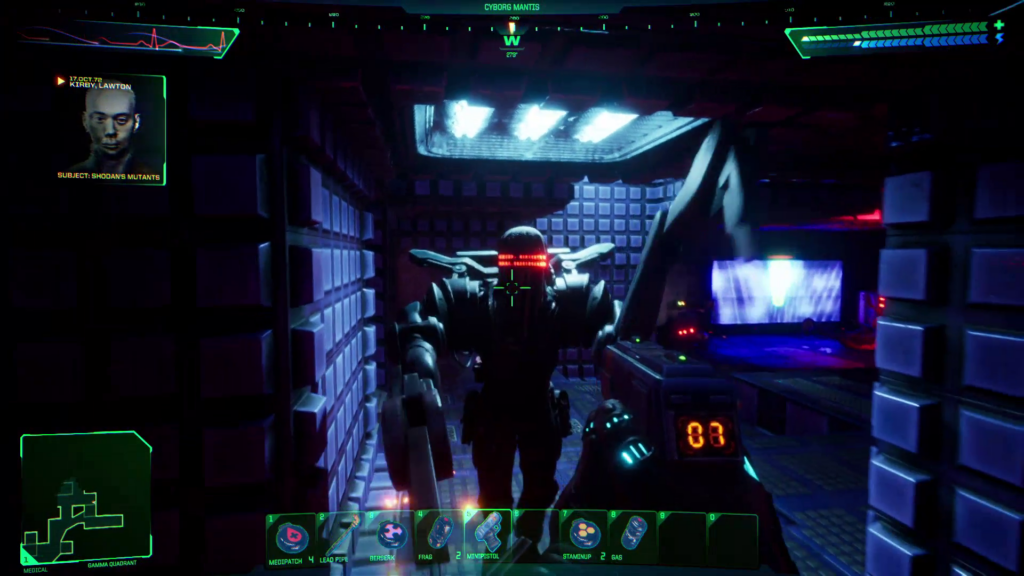Select the Medipatch hotbar slot
1024x576 pixels.
click(x=292, y=538)
